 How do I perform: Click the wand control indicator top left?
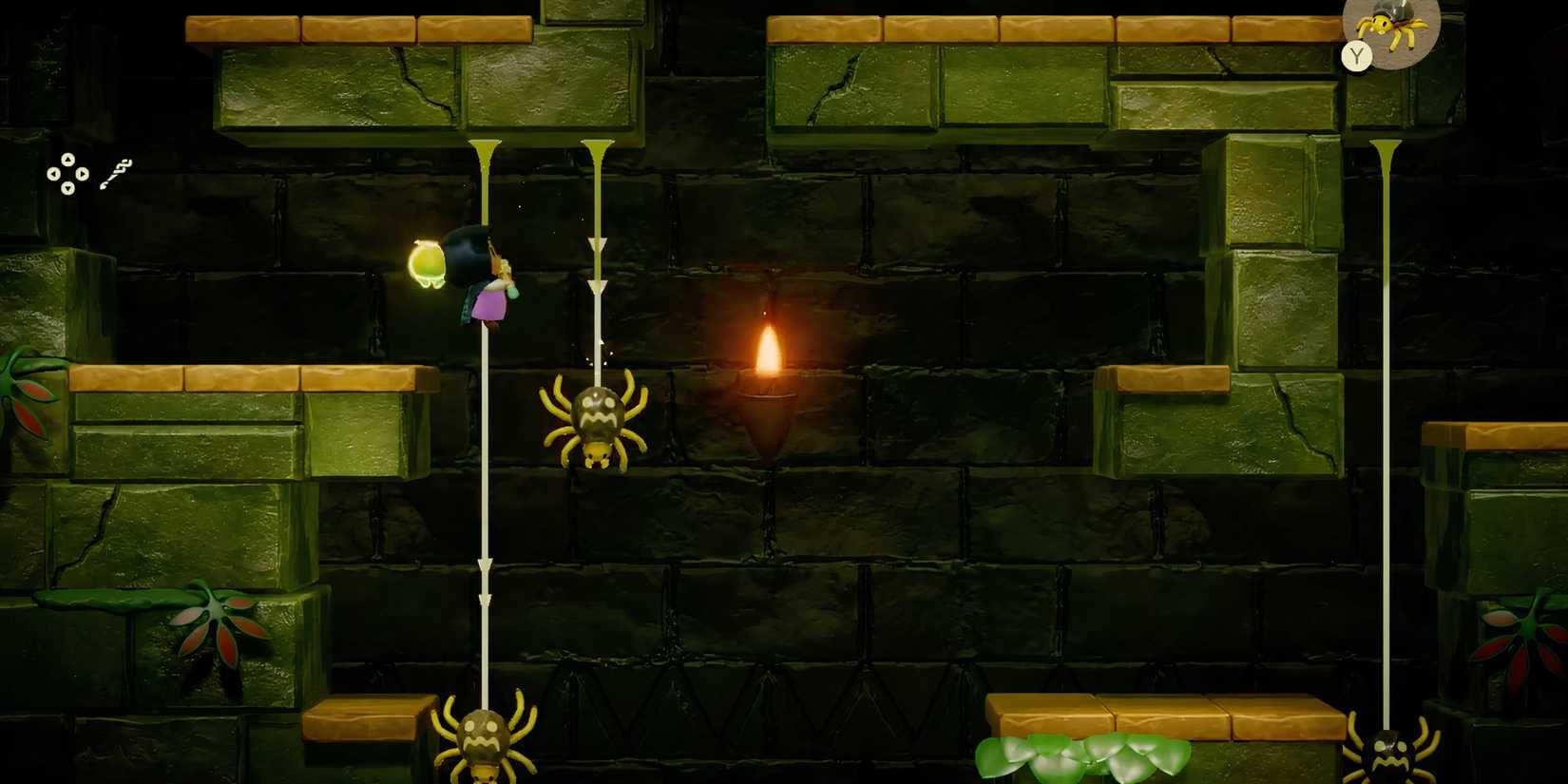[116, 173]
